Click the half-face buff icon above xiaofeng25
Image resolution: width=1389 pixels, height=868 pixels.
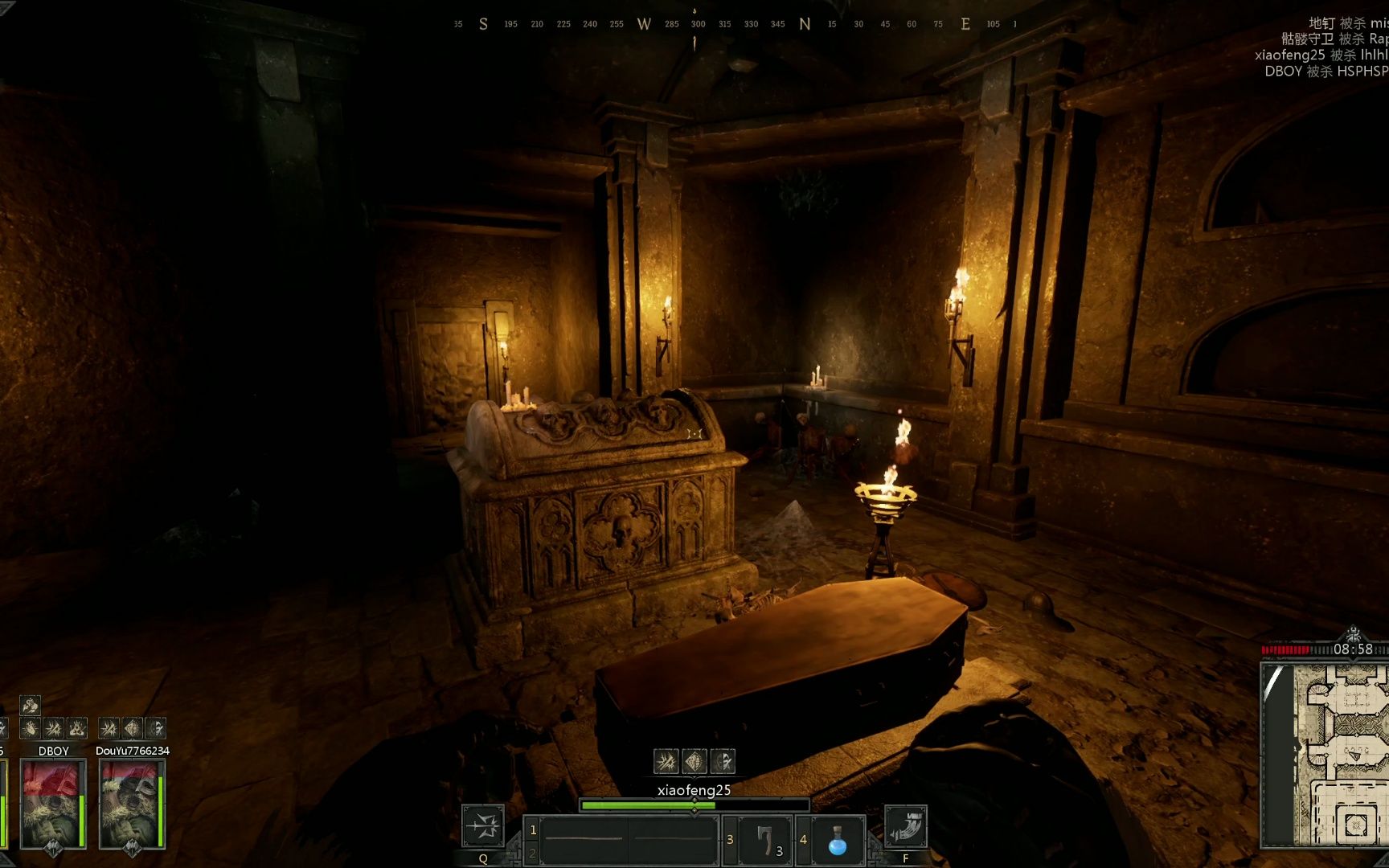pos(723,760)
